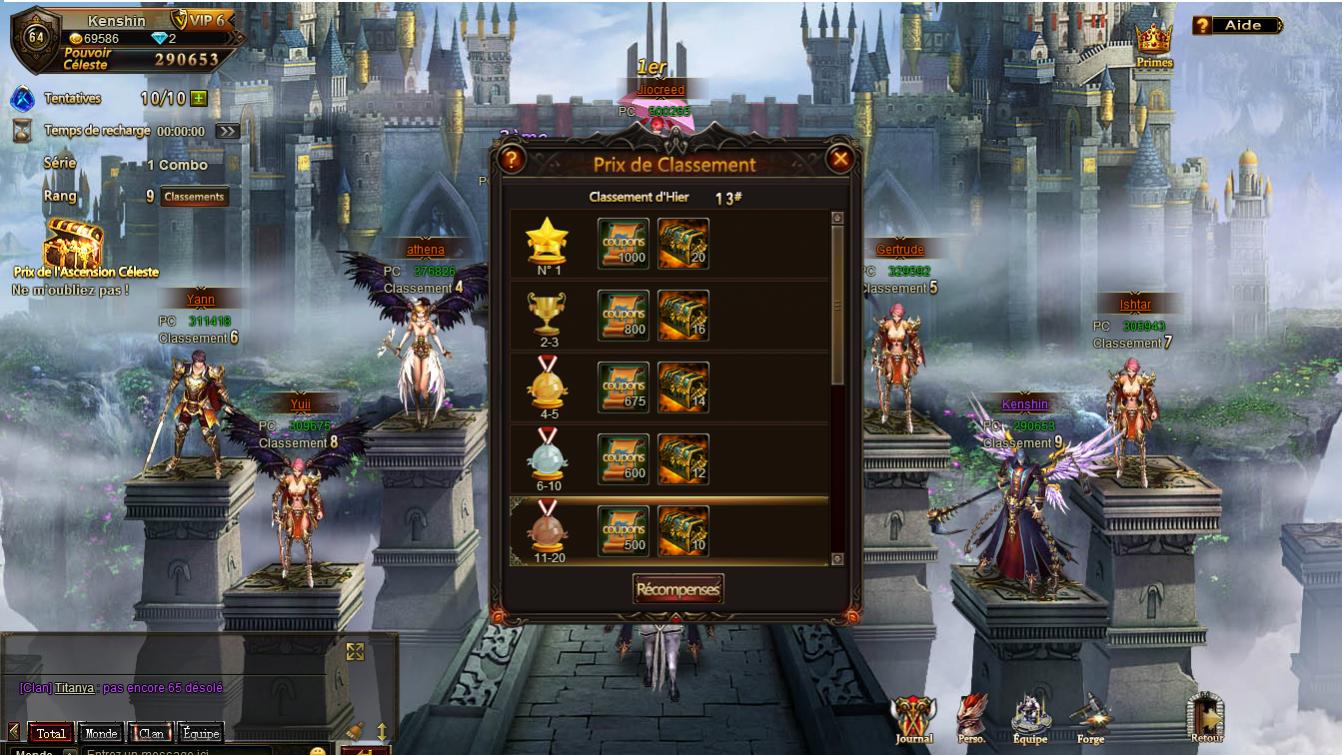This screenshot has width=1342, height=755.
Task: Expand the chat window with the corner icon
Action: point(354,652)
